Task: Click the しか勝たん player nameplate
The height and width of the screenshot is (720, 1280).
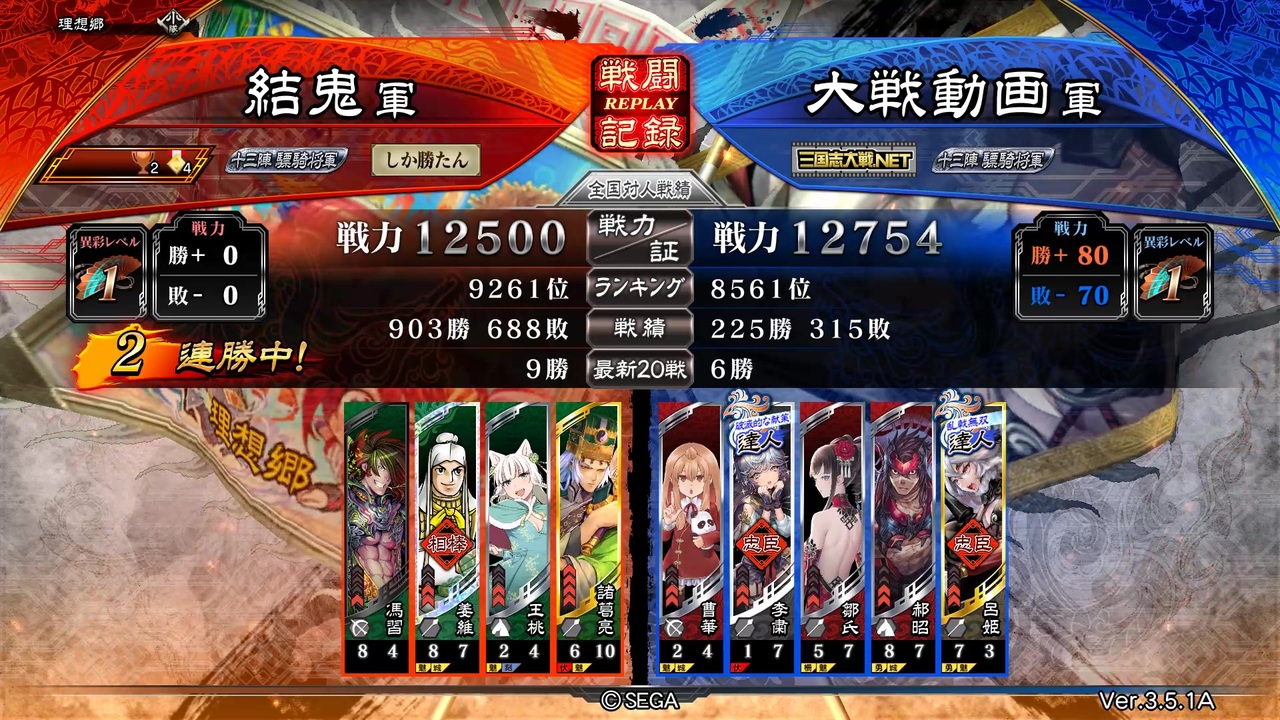Action: pyautogui.click(x=424, y=160)
